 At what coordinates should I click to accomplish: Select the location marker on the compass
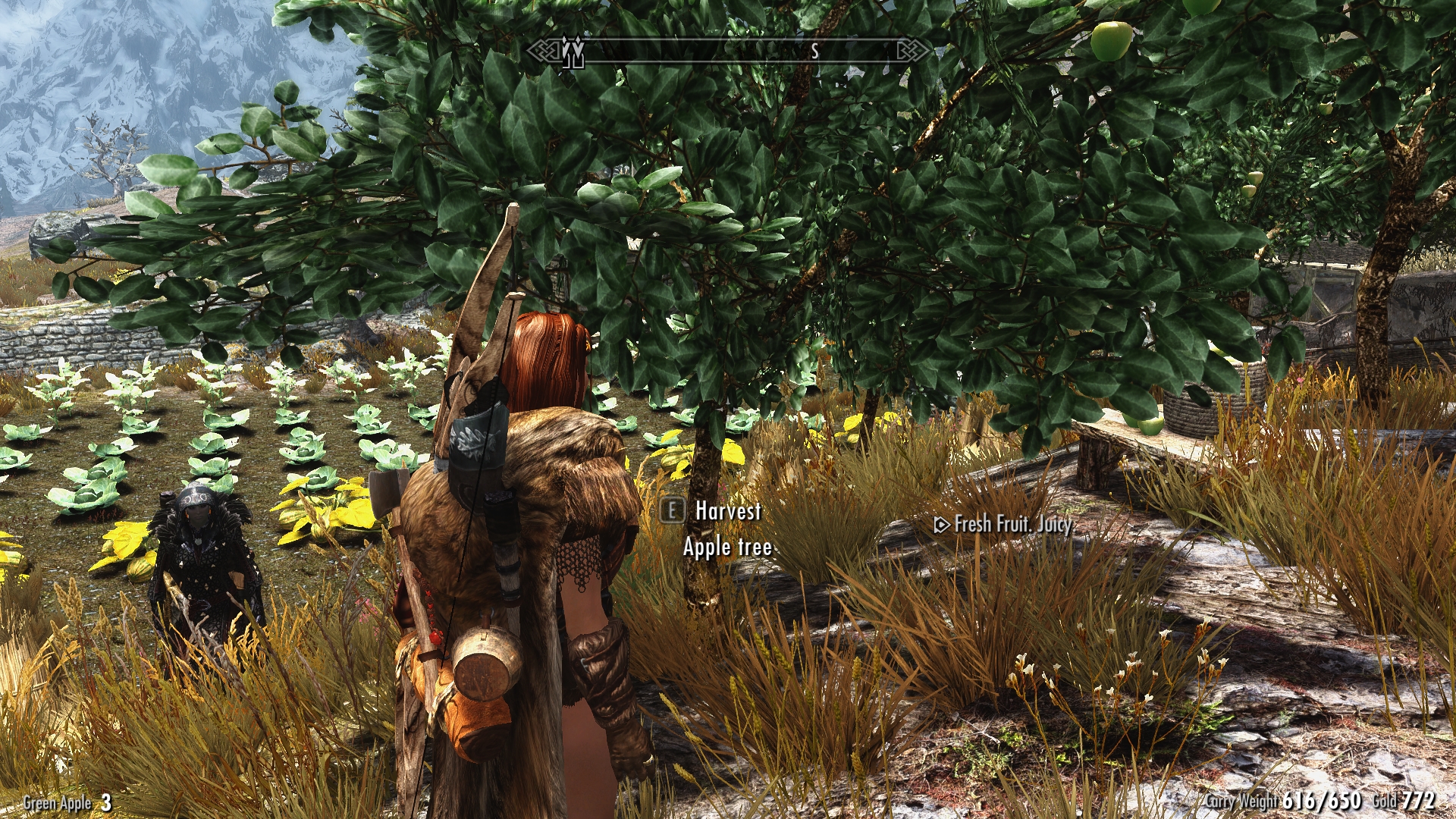(573, 52)
